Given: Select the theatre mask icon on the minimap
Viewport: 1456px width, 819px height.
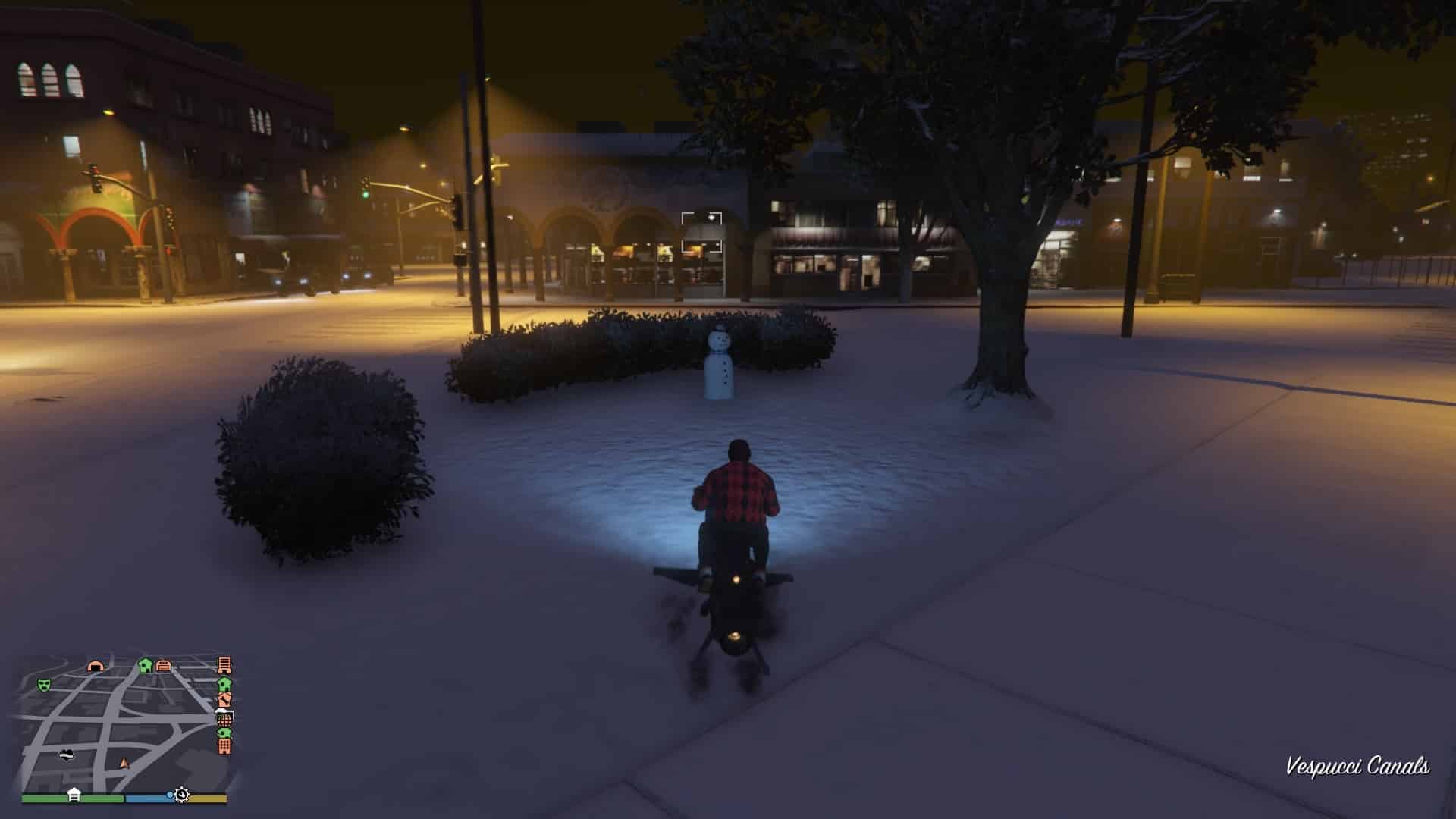Looking at the screenshot, I should (43, 686).
